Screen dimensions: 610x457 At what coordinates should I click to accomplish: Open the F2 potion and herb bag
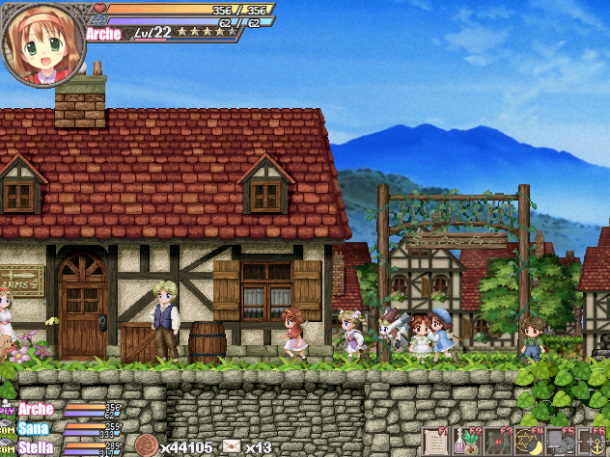466,441
